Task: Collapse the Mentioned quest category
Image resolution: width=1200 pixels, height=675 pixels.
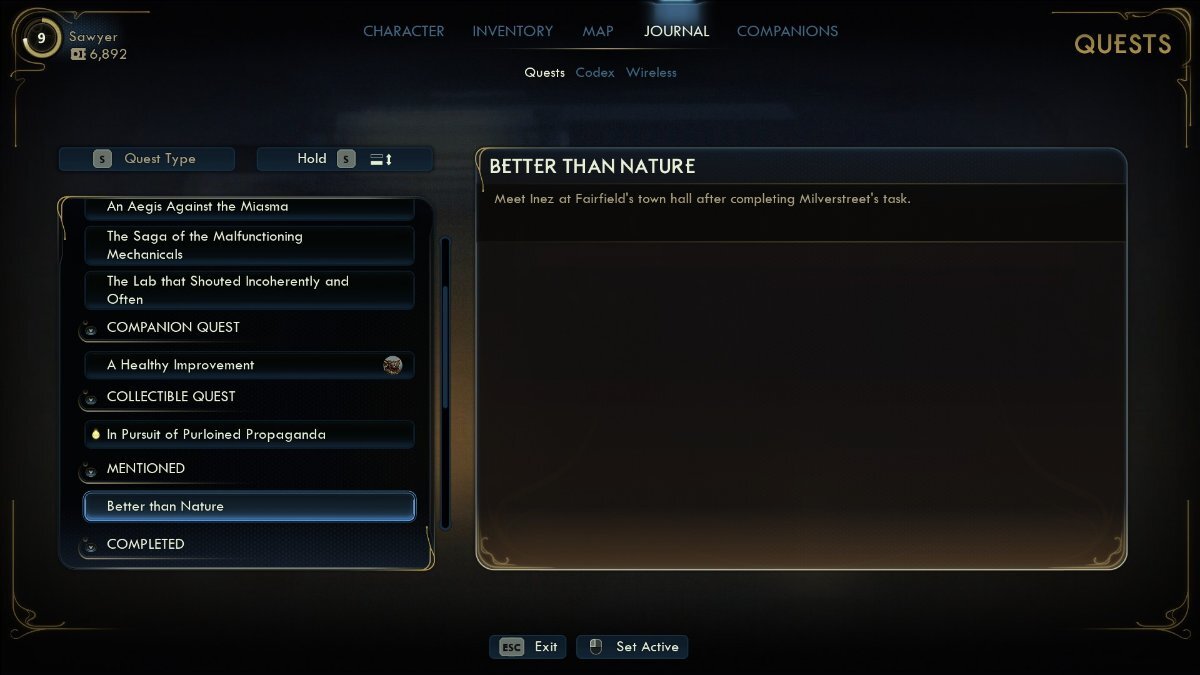Action: pyautogui.click(x=146, y=469)
